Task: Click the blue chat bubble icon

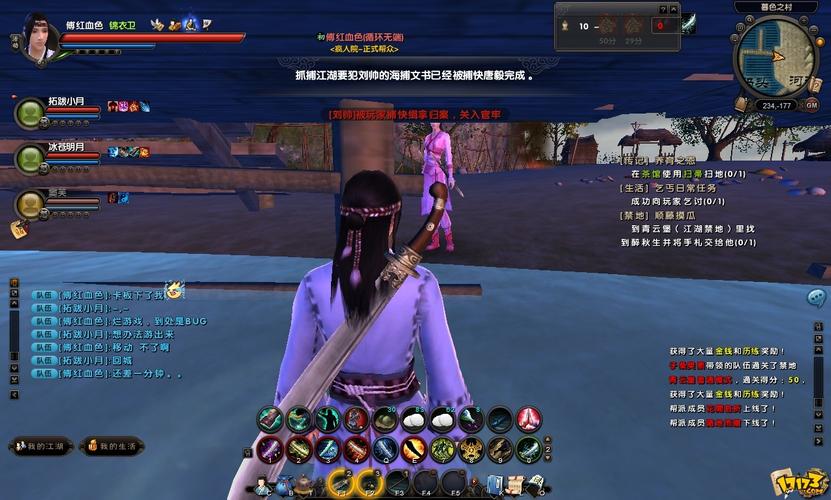Action: pyautogui.click(x=816, y=297)
